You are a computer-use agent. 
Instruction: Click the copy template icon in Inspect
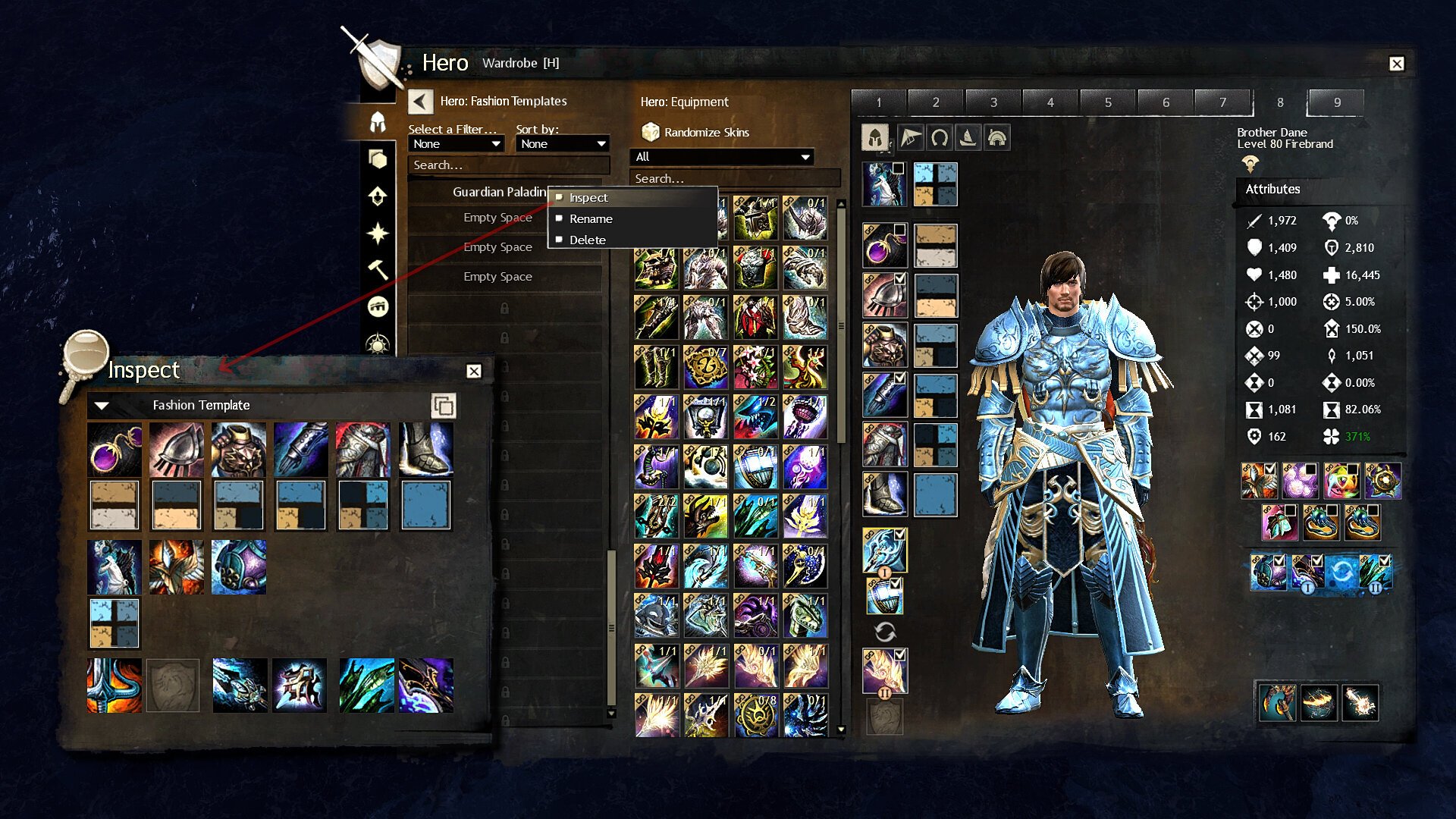pos(443,406)
